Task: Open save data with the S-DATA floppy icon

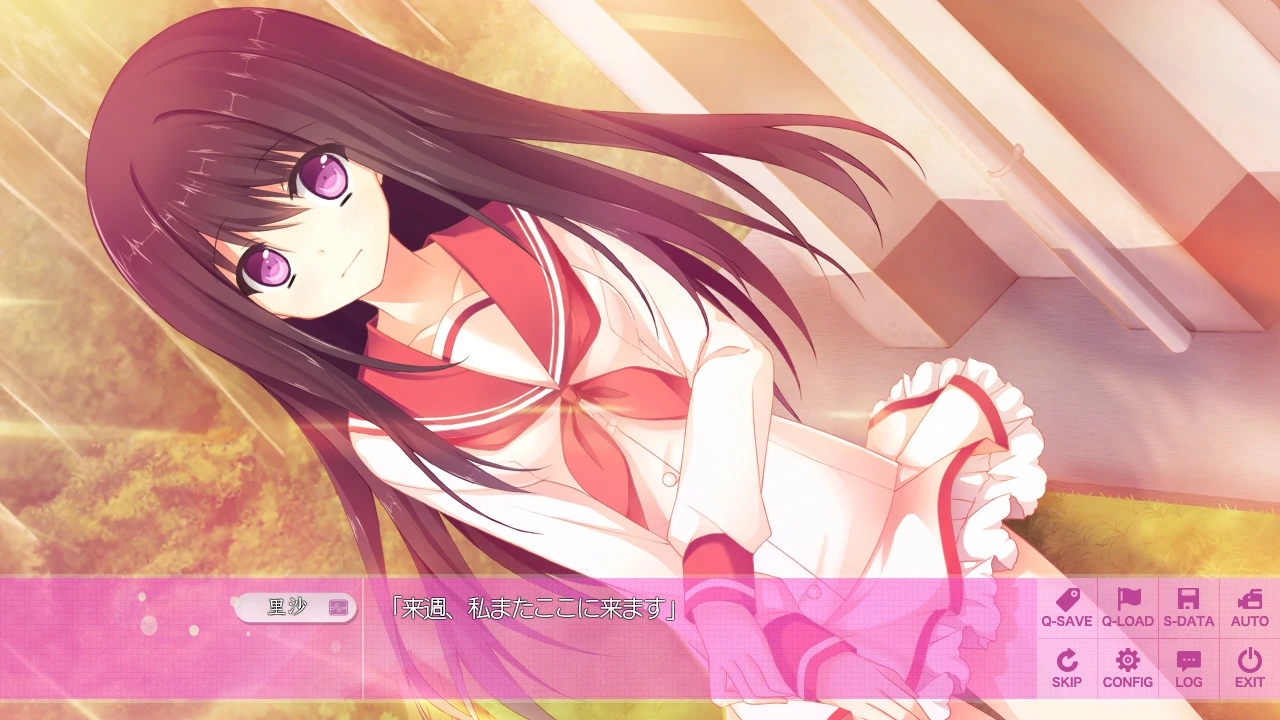Action: [x=1187, y=600]
